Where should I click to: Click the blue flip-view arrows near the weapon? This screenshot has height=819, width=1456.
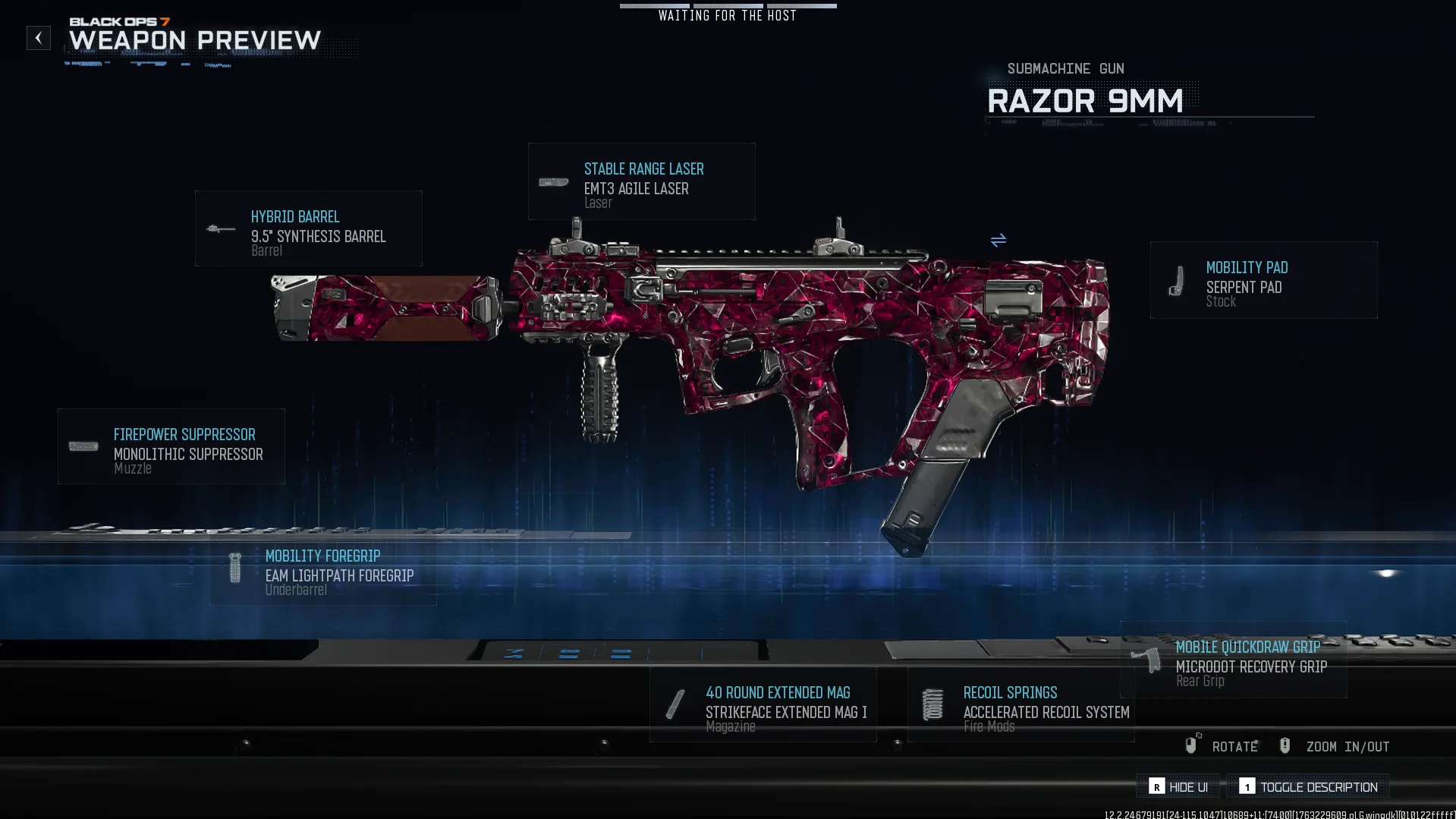click(998, 241)
